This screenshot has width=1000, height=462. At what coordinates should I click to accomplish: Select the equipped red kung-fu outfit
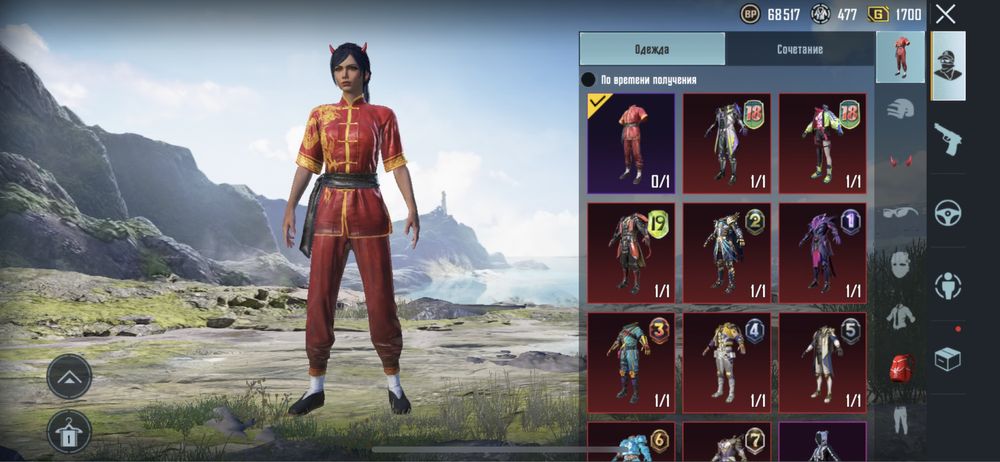pos(630,142)
